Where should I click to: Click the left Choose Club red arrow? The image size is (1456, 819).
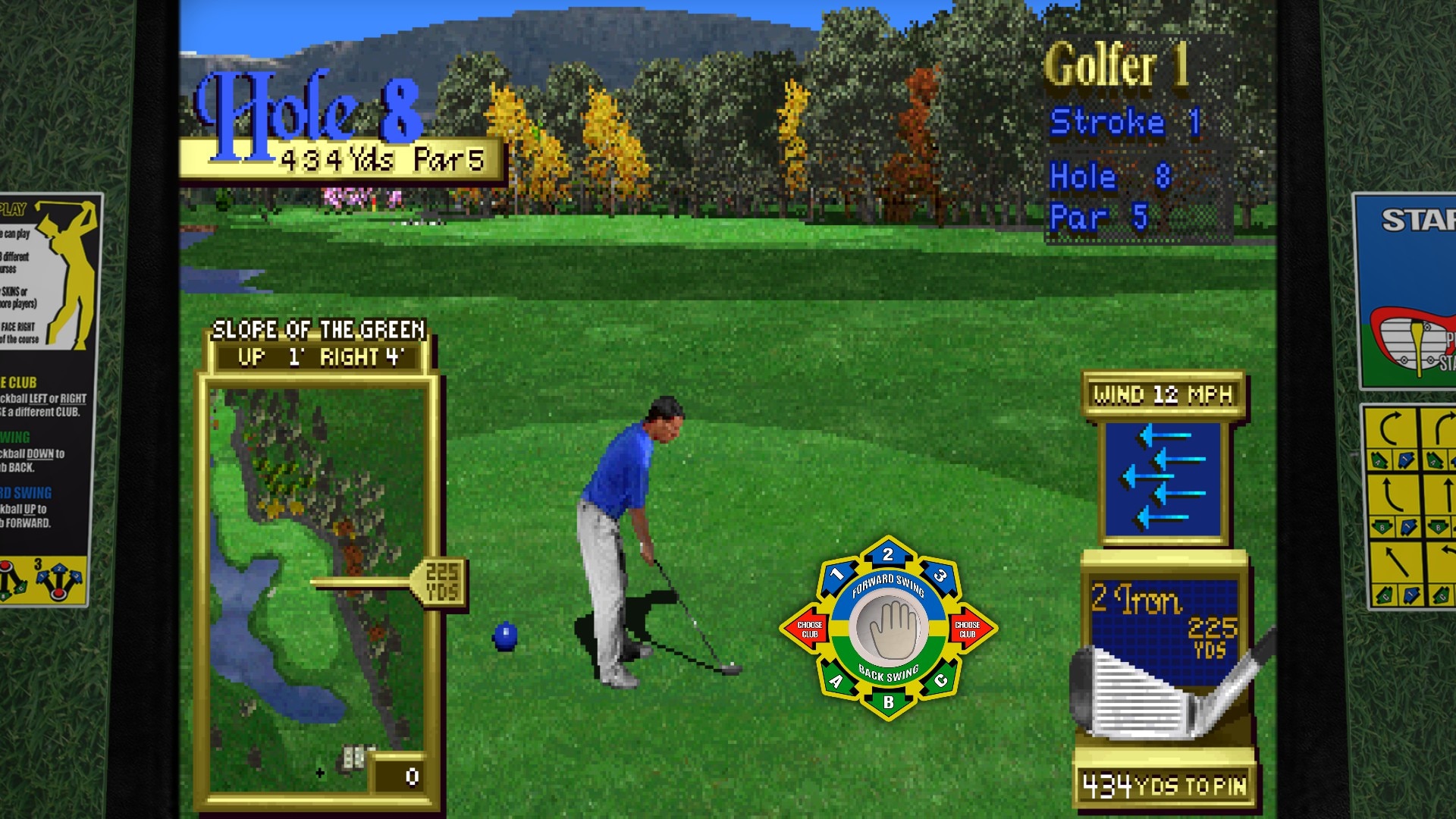pyautogui.click(x=807, y=629)
